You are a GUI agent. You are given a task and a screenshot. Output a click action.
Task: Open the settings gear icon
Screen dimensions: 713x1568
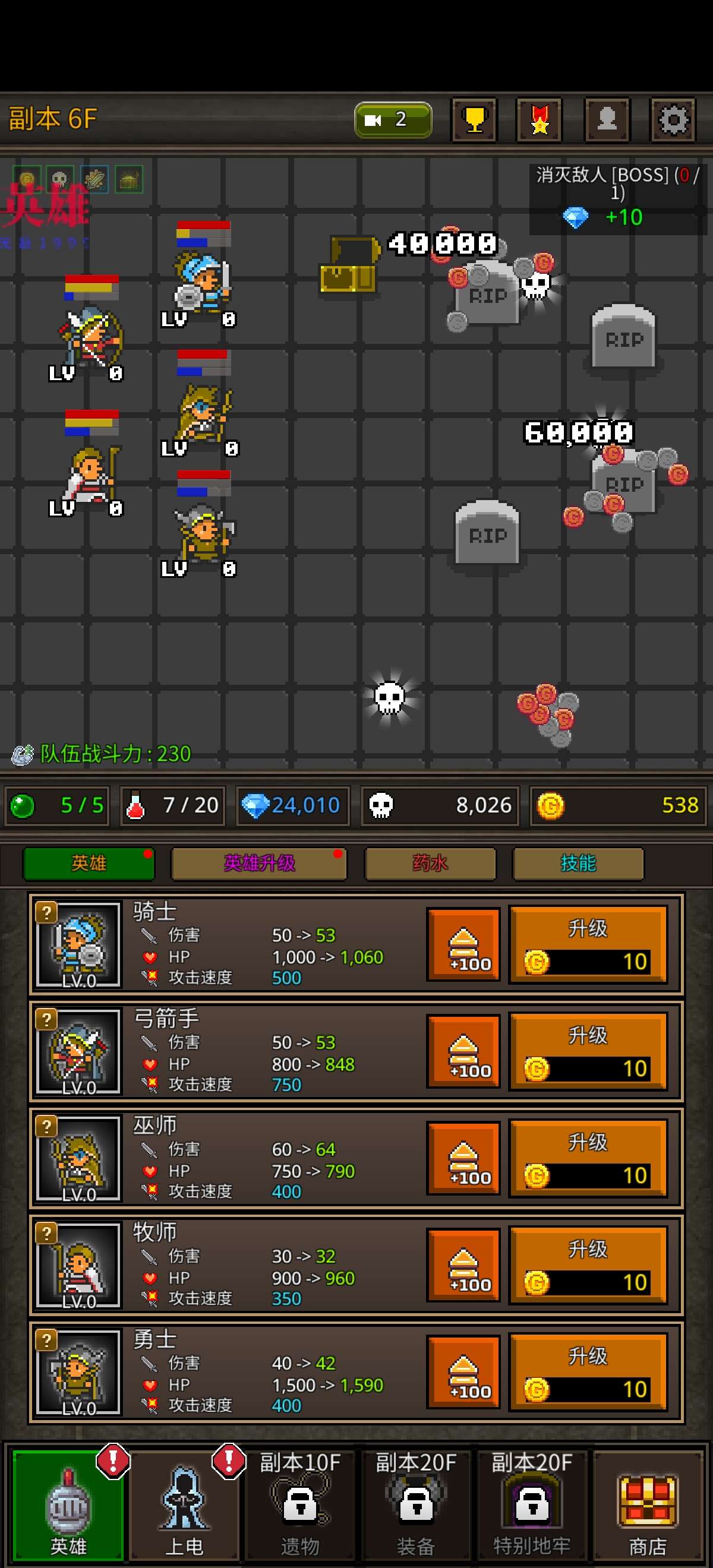pos(672,120)
